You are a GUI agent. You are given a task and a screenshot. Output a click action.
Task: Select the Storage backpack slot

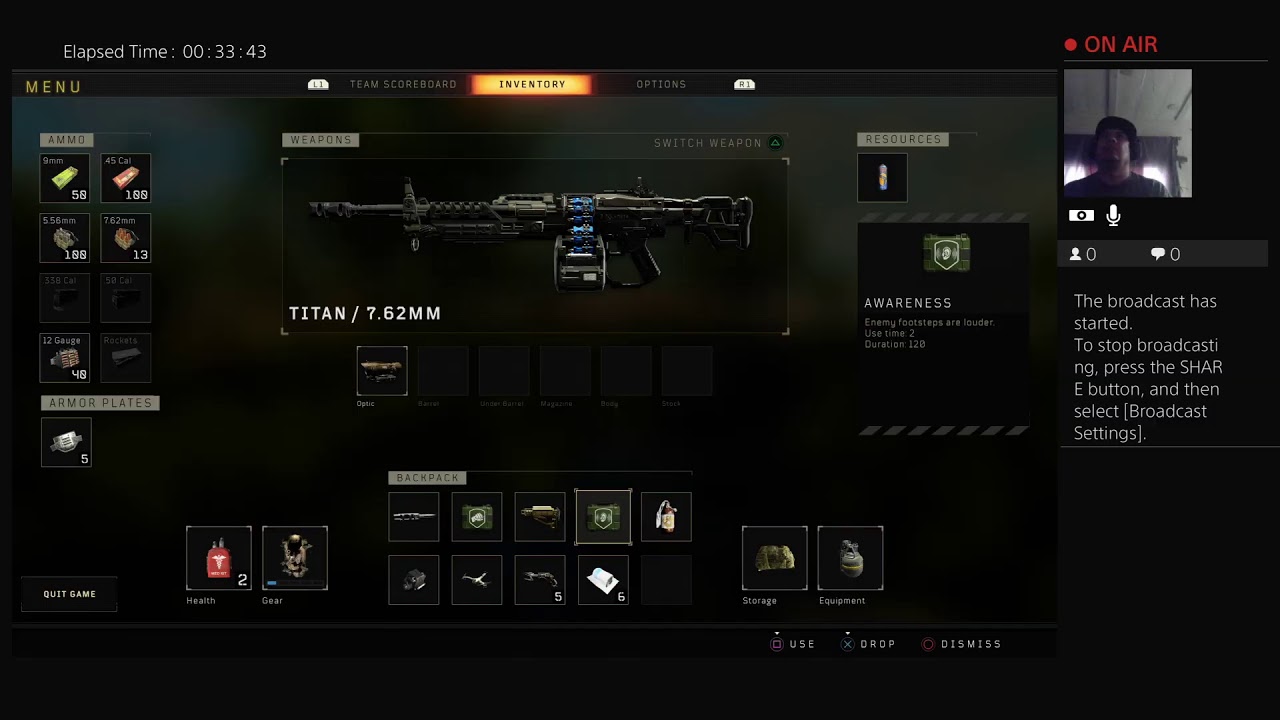775,558
